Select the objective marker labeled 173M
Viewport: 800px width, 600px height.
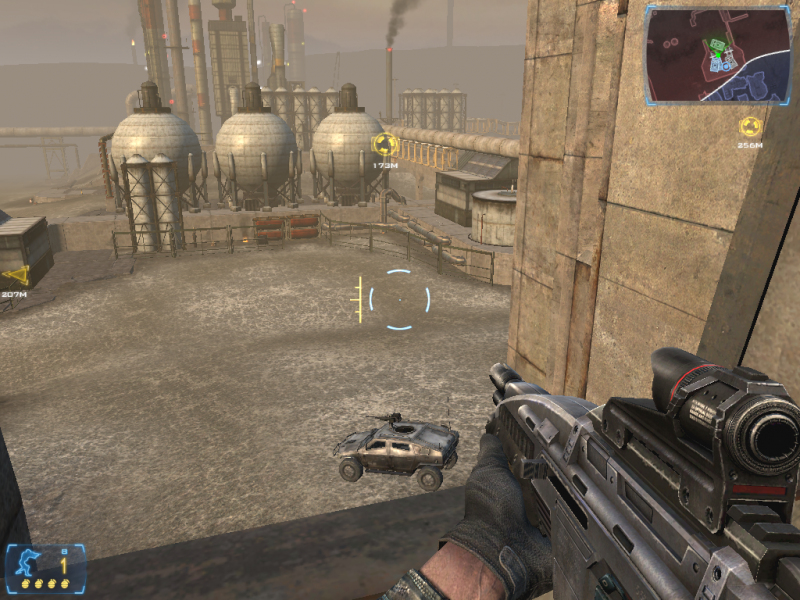coord(385,145)
